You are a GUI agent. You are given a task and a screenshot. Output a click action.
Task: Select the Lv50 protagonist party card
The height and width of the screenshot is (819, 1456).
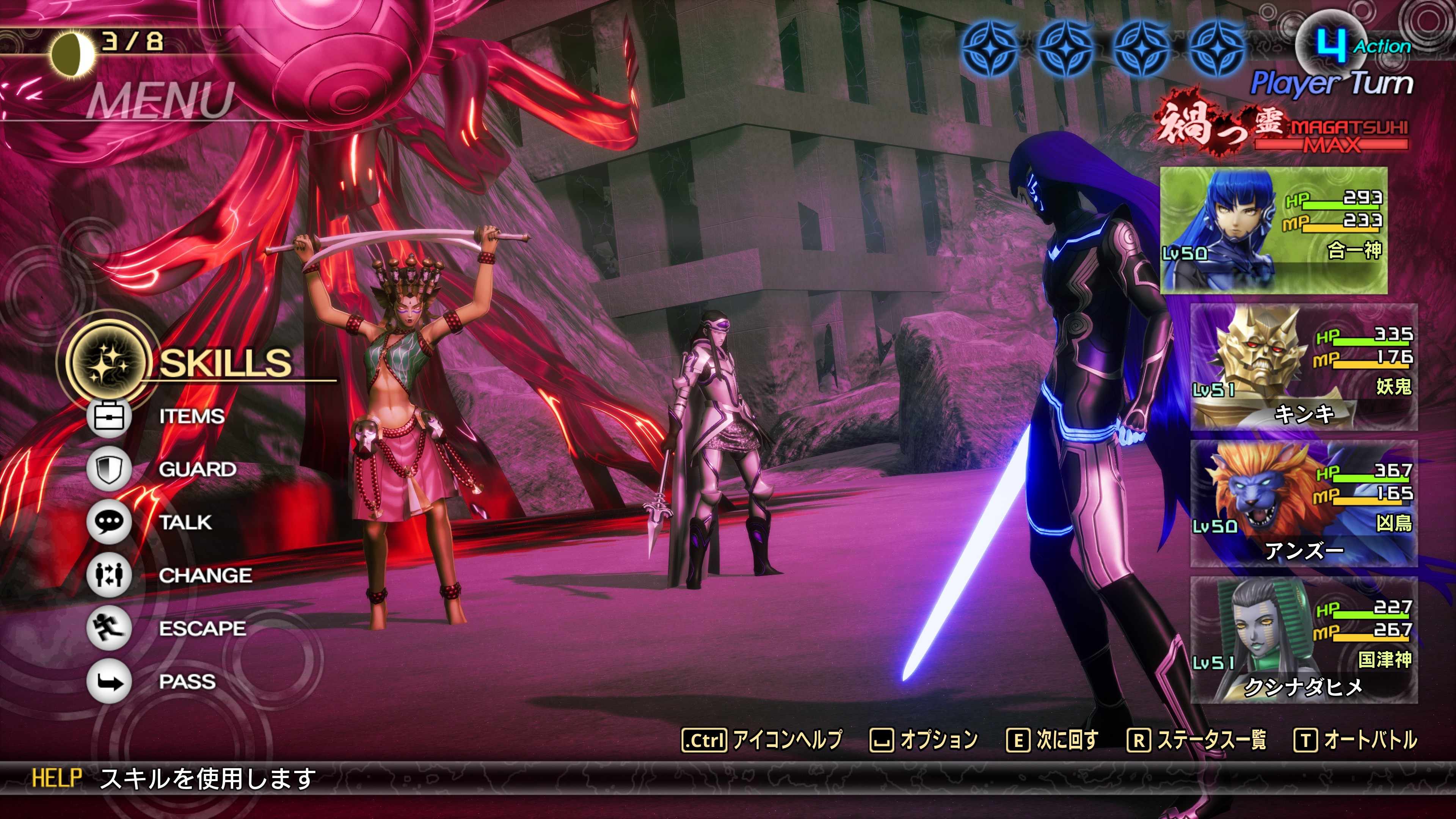tap(1274, 231)
